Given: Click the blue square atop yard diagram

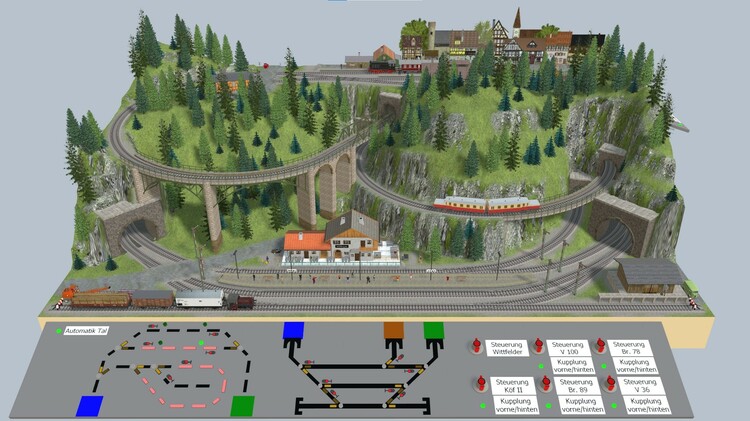Looking at the screenshot, I should pos(292,332).
